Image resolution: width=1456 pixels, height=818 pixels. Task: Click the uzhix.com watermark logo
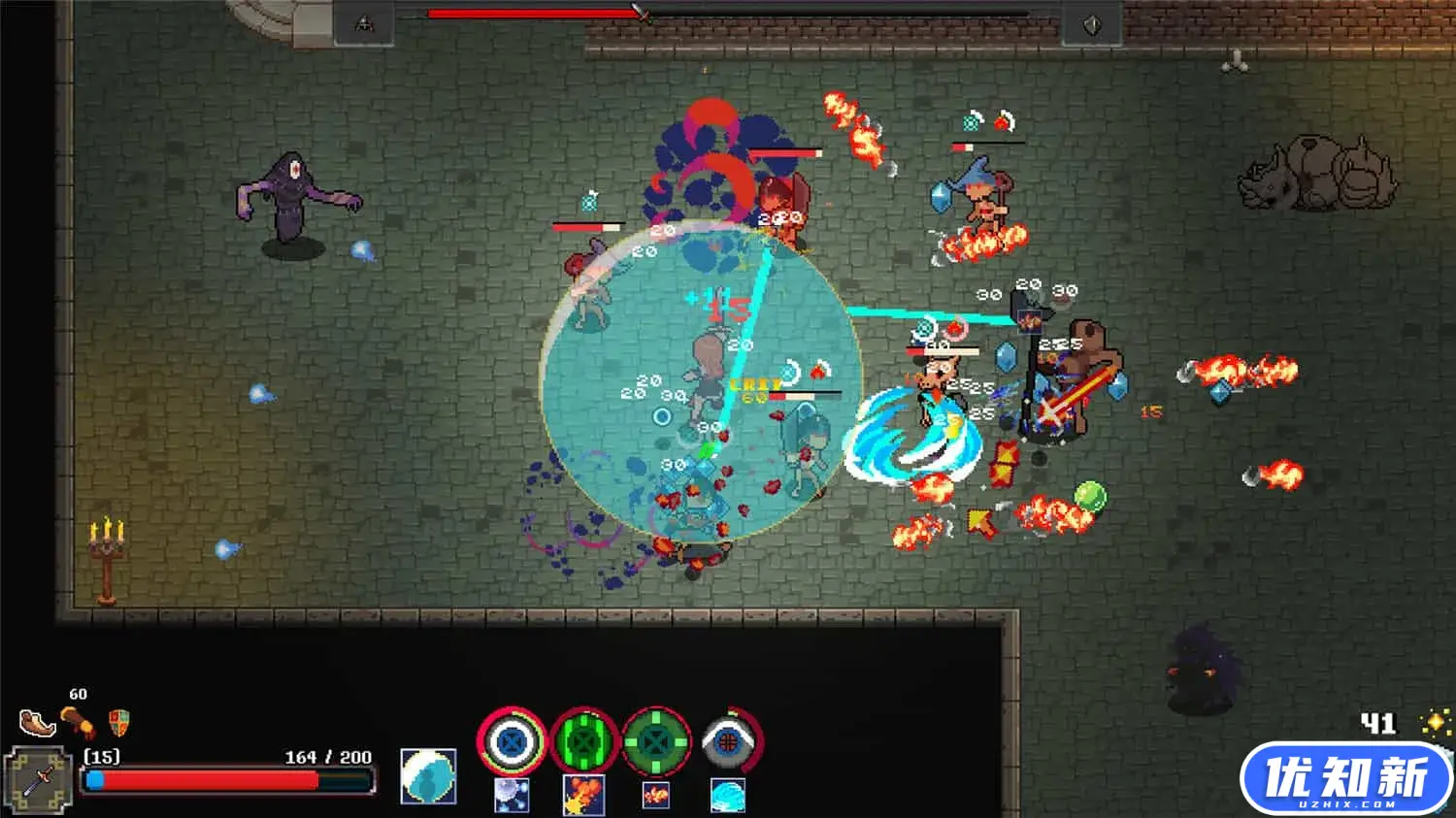pyautogui.click(x=1345, y=778)
